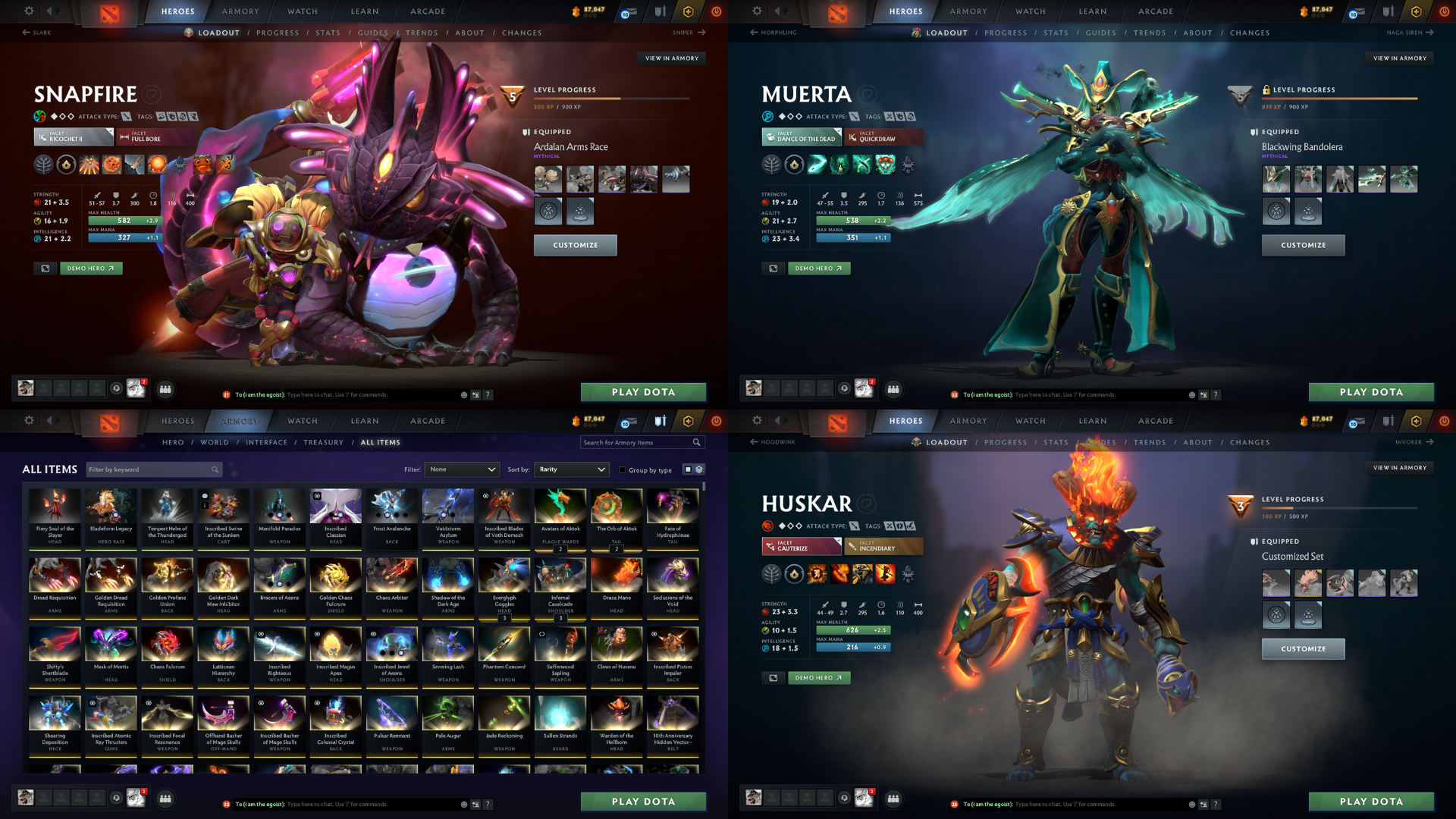The width and height of the screenshot is (1456, 819).
Task: Switch to the TREASURY tab
Action: pos(324,442)
